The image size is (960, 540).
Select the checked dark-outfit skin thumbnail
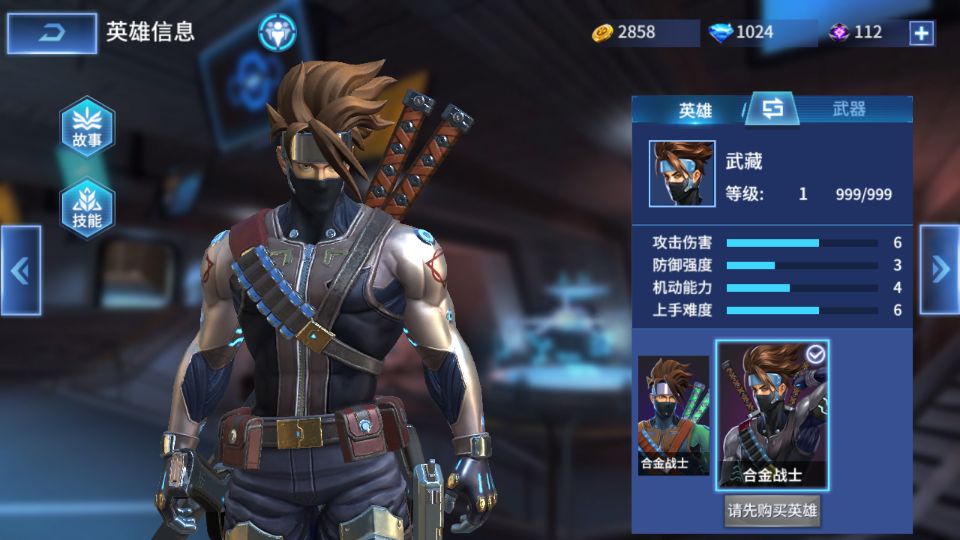tap(772, 415)
